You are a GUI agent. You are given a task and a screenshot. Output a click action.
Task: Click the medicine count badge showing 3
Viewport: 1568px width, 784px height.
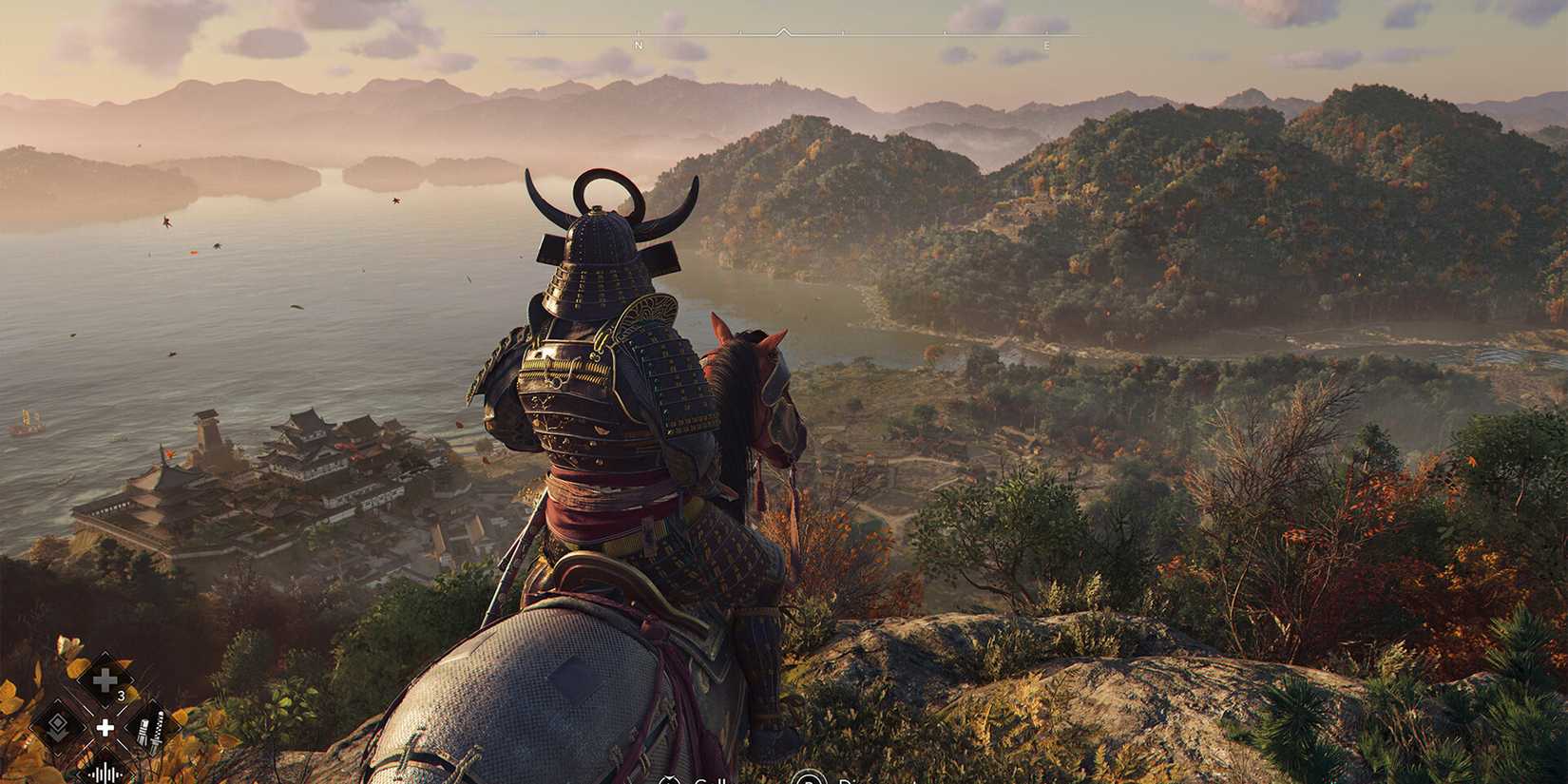click(121, 696)
